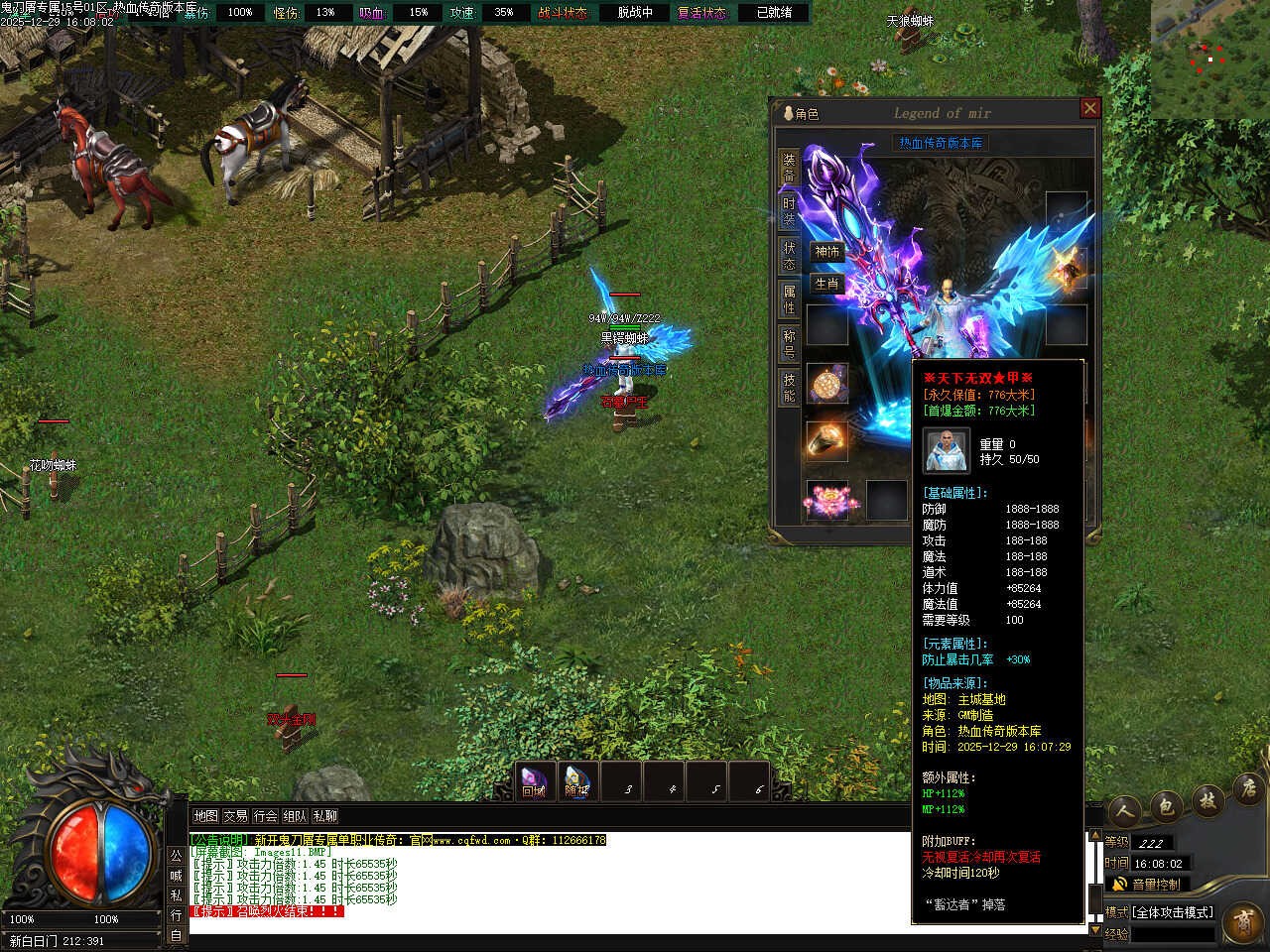The image size is (1270, 952).
Task: Use the 随机 random-teleport hotbar item
Action: point(576,781)
